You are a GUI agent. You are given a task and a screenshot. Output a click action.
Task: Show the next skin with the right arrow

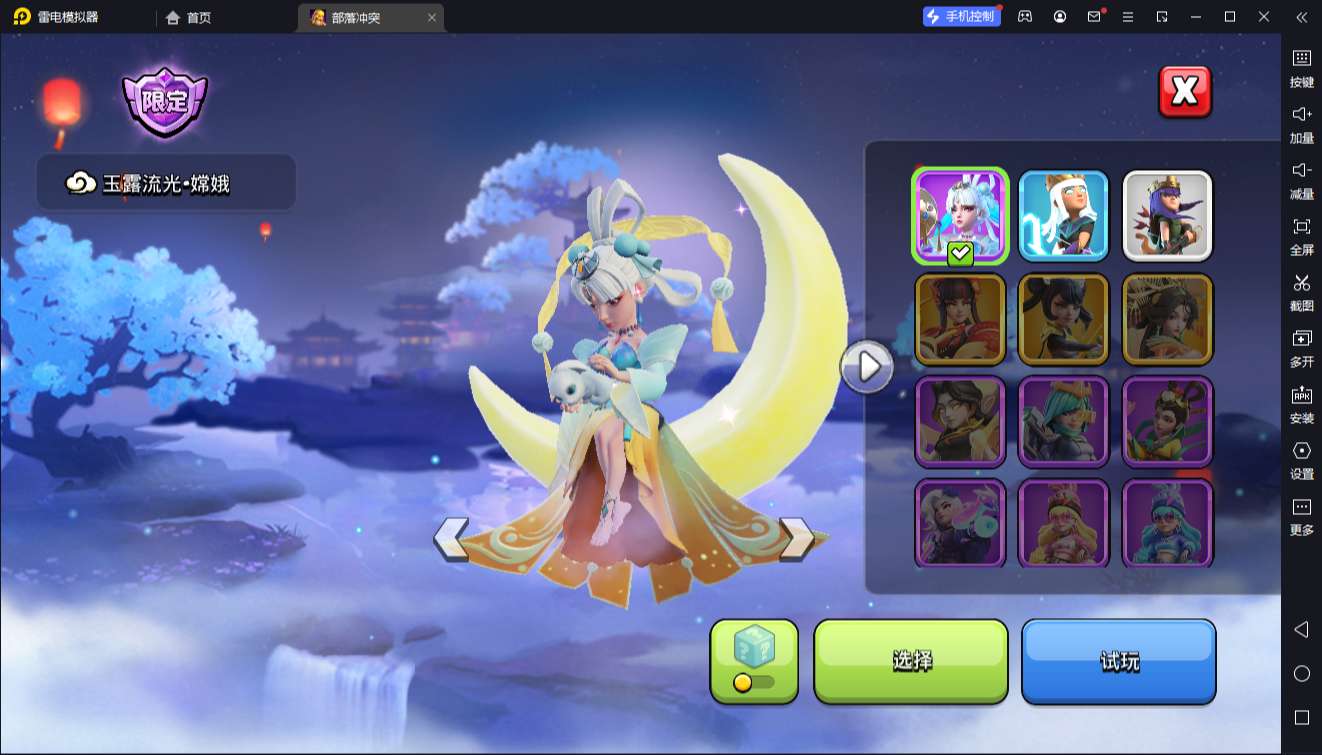(797, 539)
